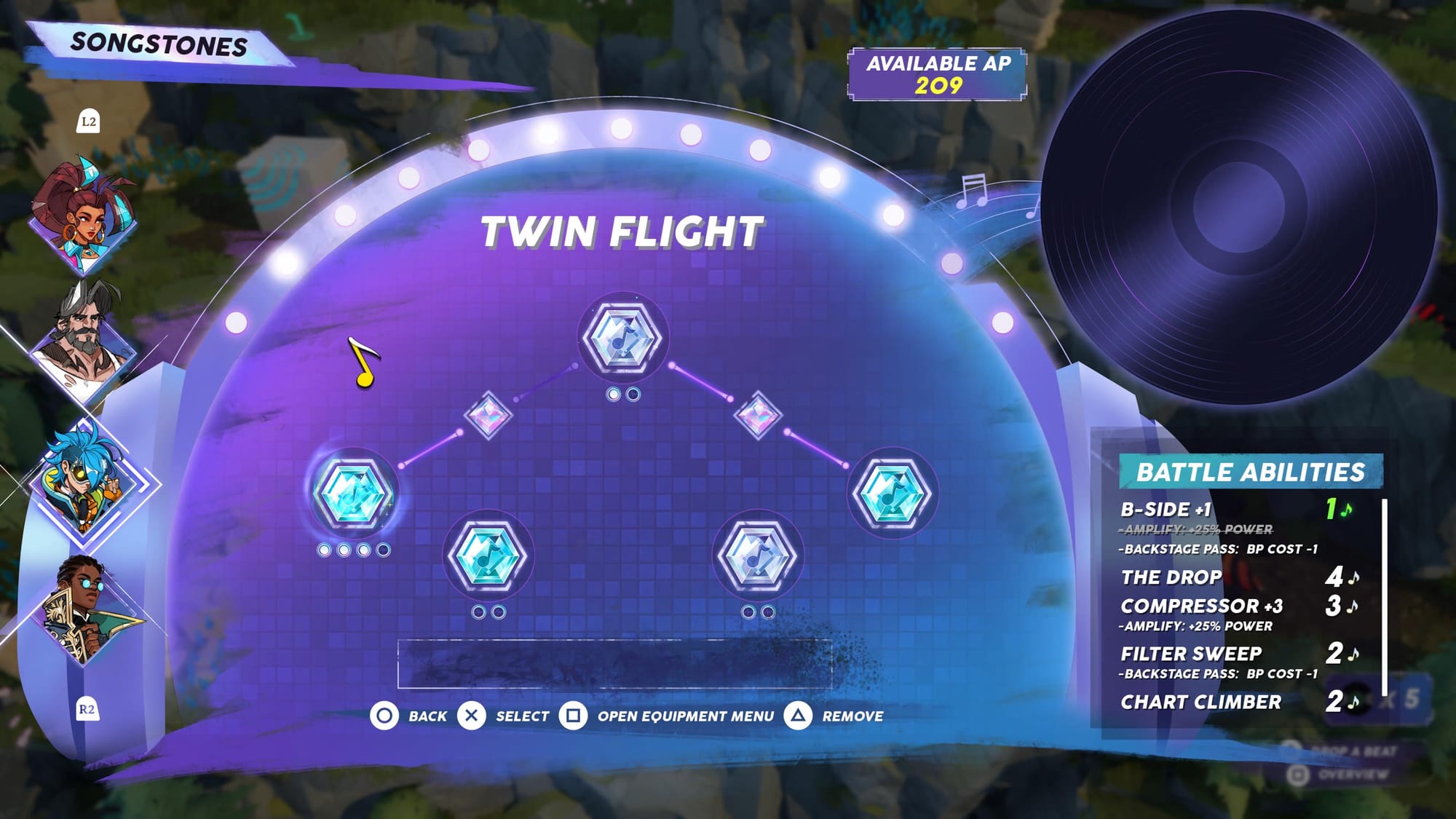Select the blue-haired character portrait
The height and width of the screenshot is (819, 1456).
pos(84,480)
